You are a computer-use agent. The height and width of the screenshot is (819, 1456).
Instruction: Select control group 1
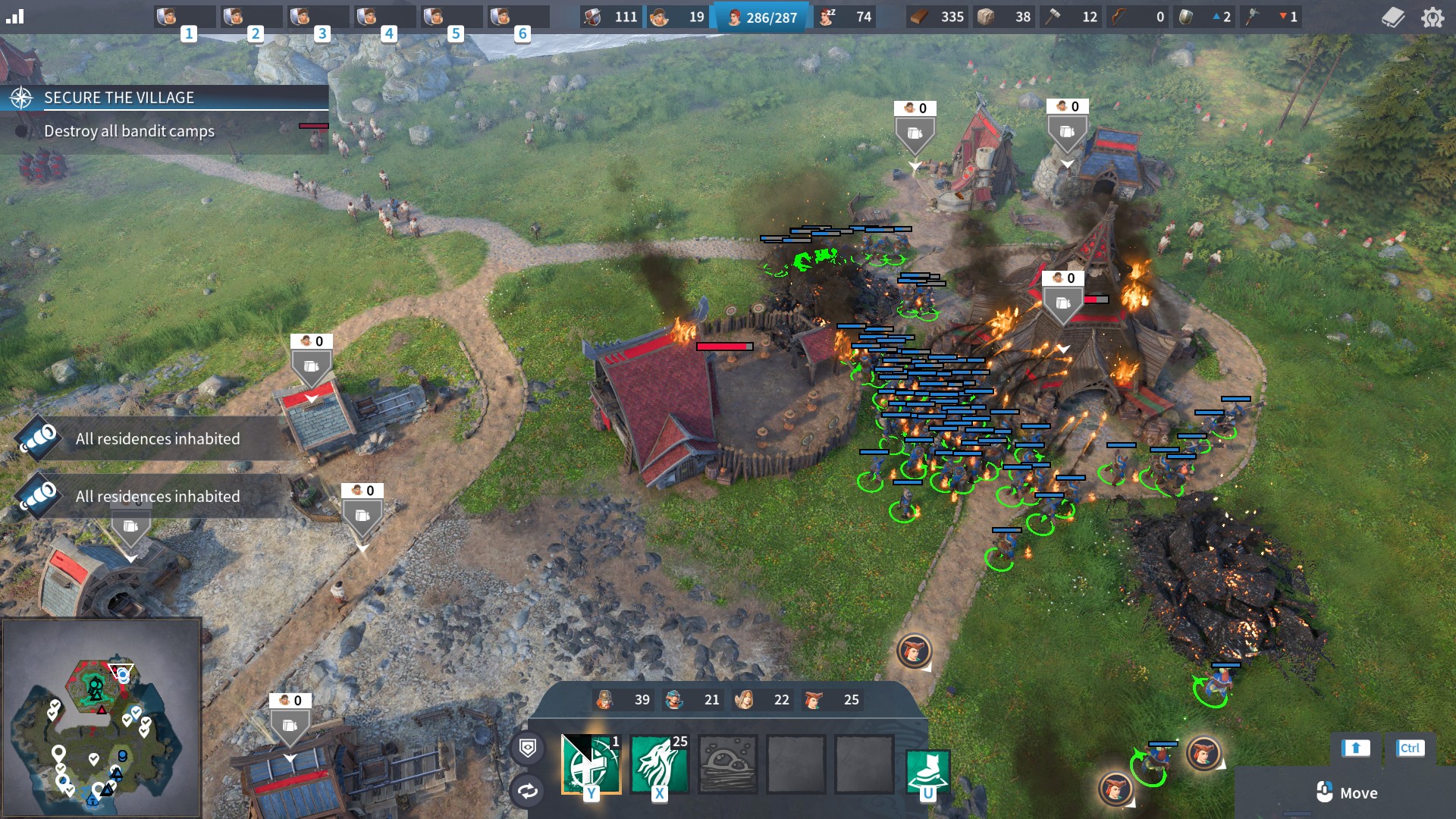click(x=184, y=17)
